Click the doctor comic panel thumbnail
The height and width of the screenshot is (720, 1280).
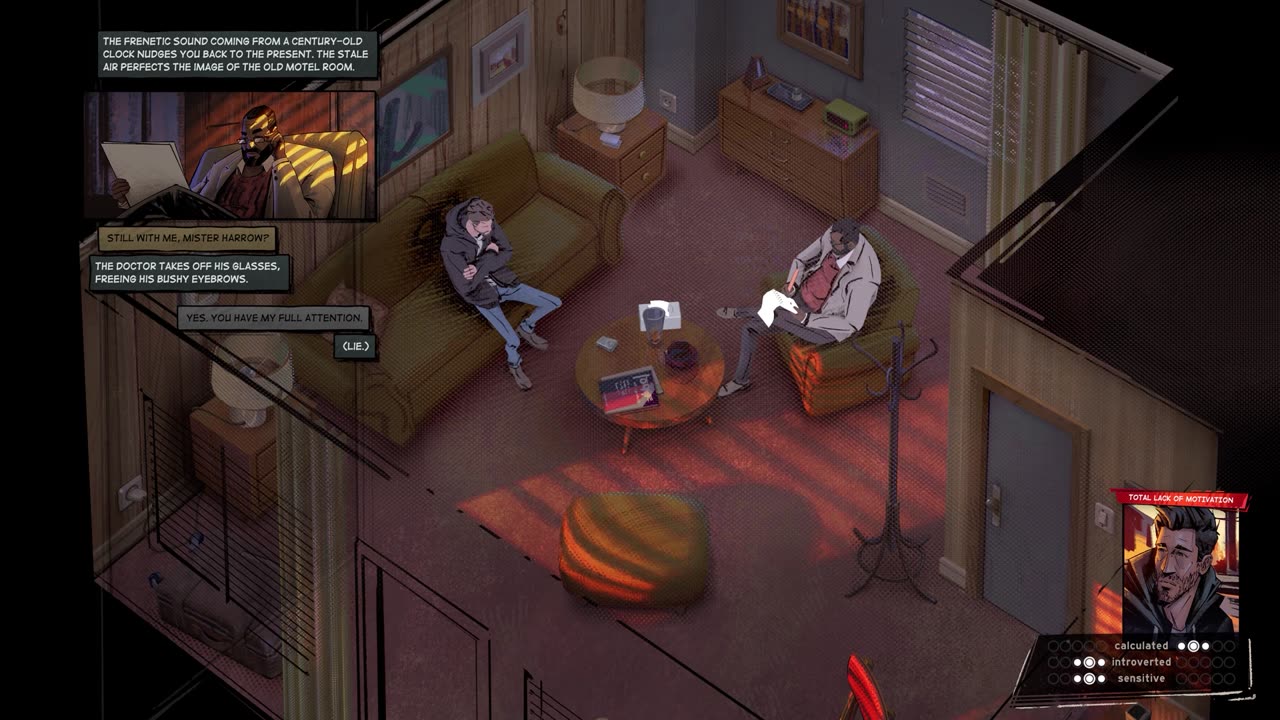tap(230, 156)
